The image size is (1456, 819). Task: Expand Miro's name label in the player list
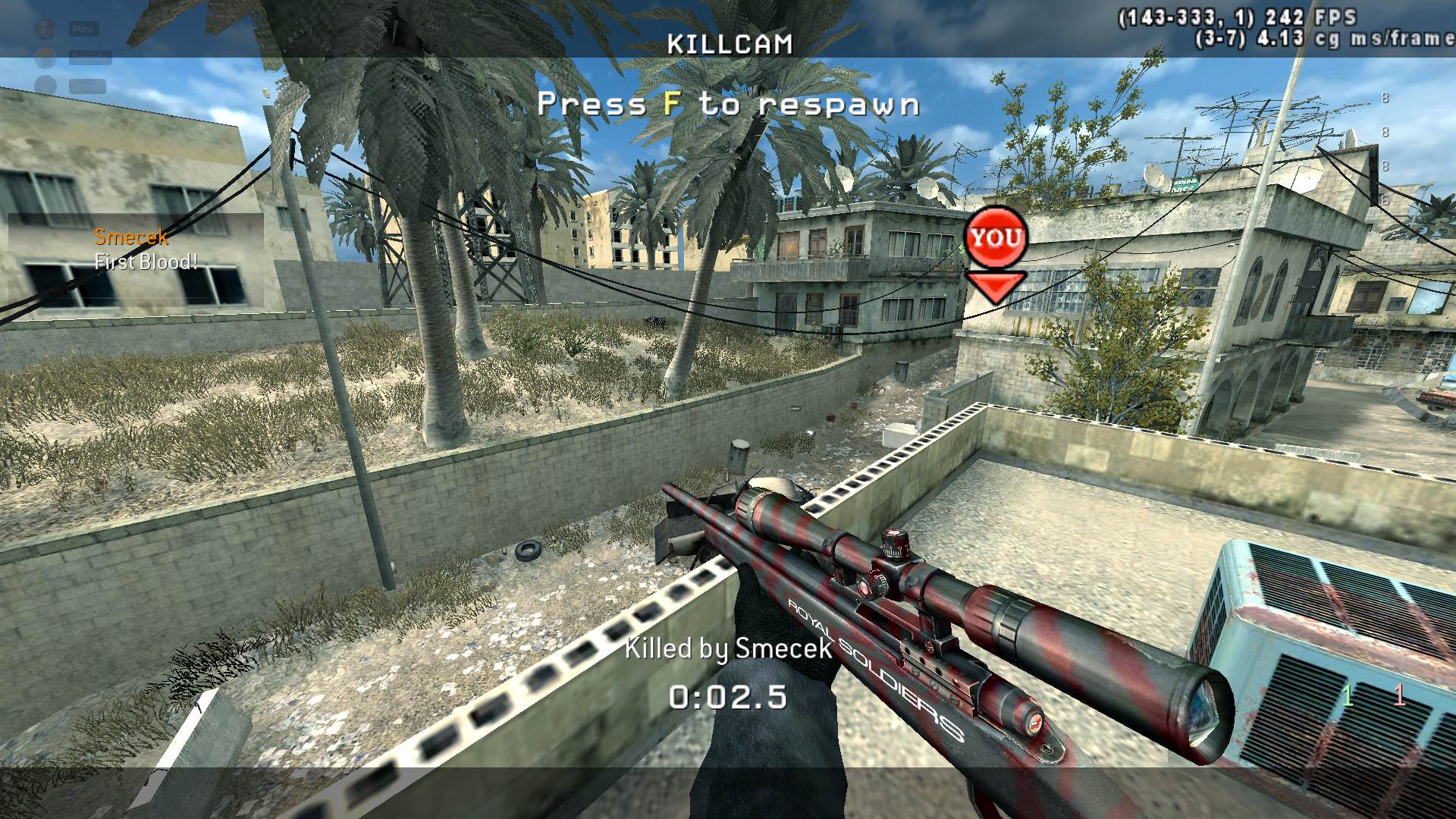[83, 29]
